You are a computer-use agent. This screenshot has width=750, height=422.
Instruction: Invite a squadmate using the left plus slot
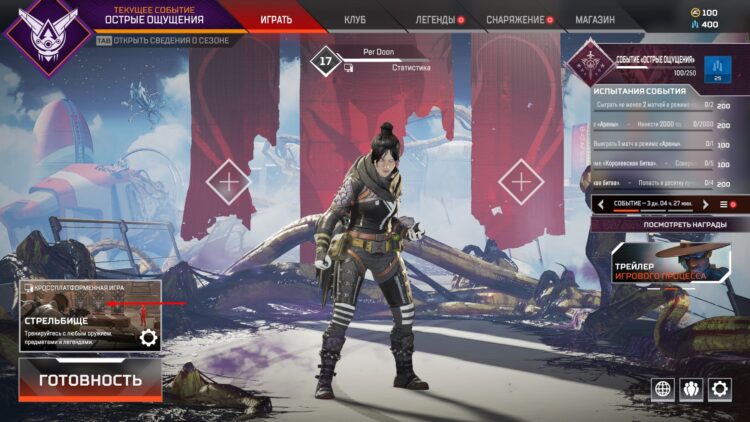click(229, 182)
